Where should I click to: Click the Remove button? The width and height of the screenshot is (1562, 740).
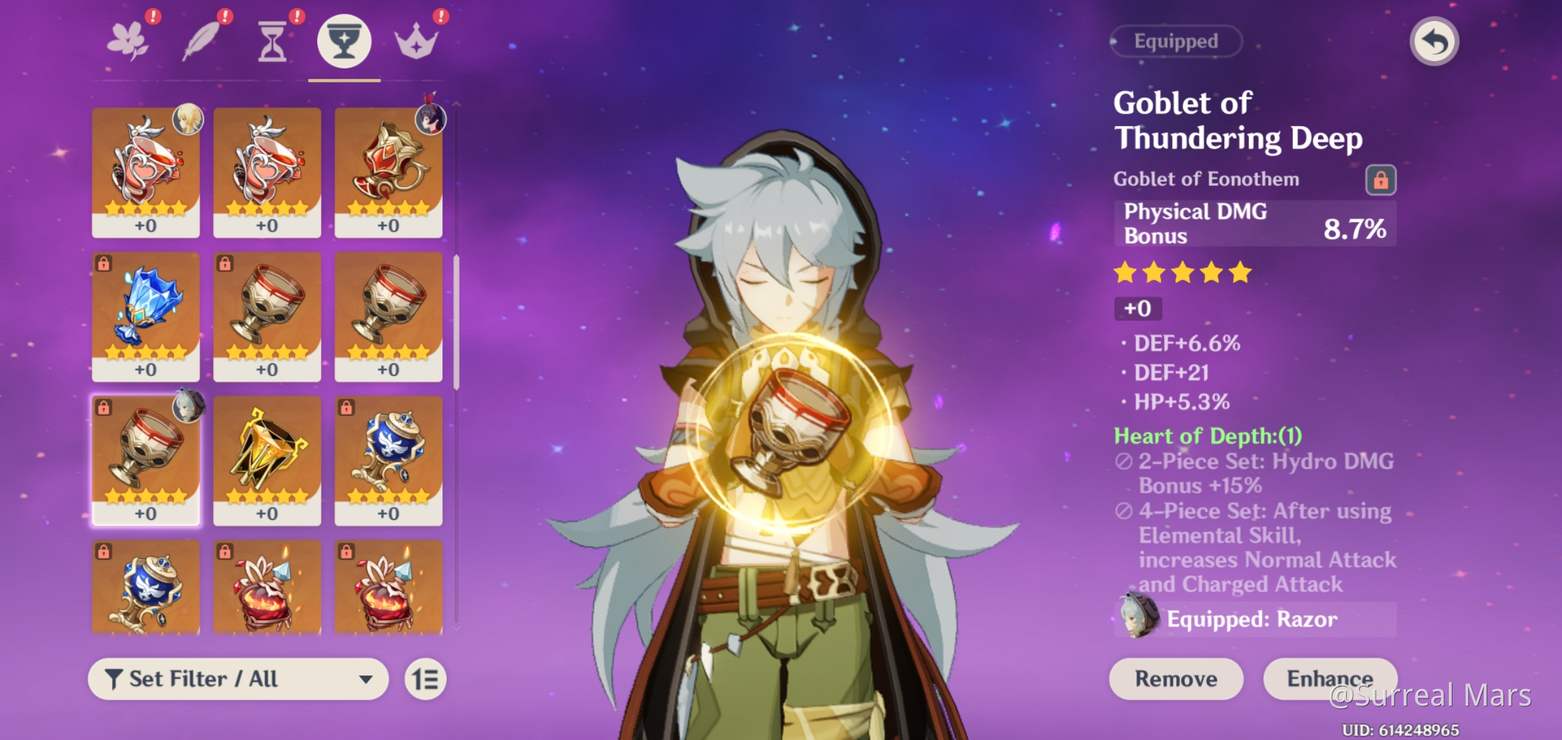1176,679
